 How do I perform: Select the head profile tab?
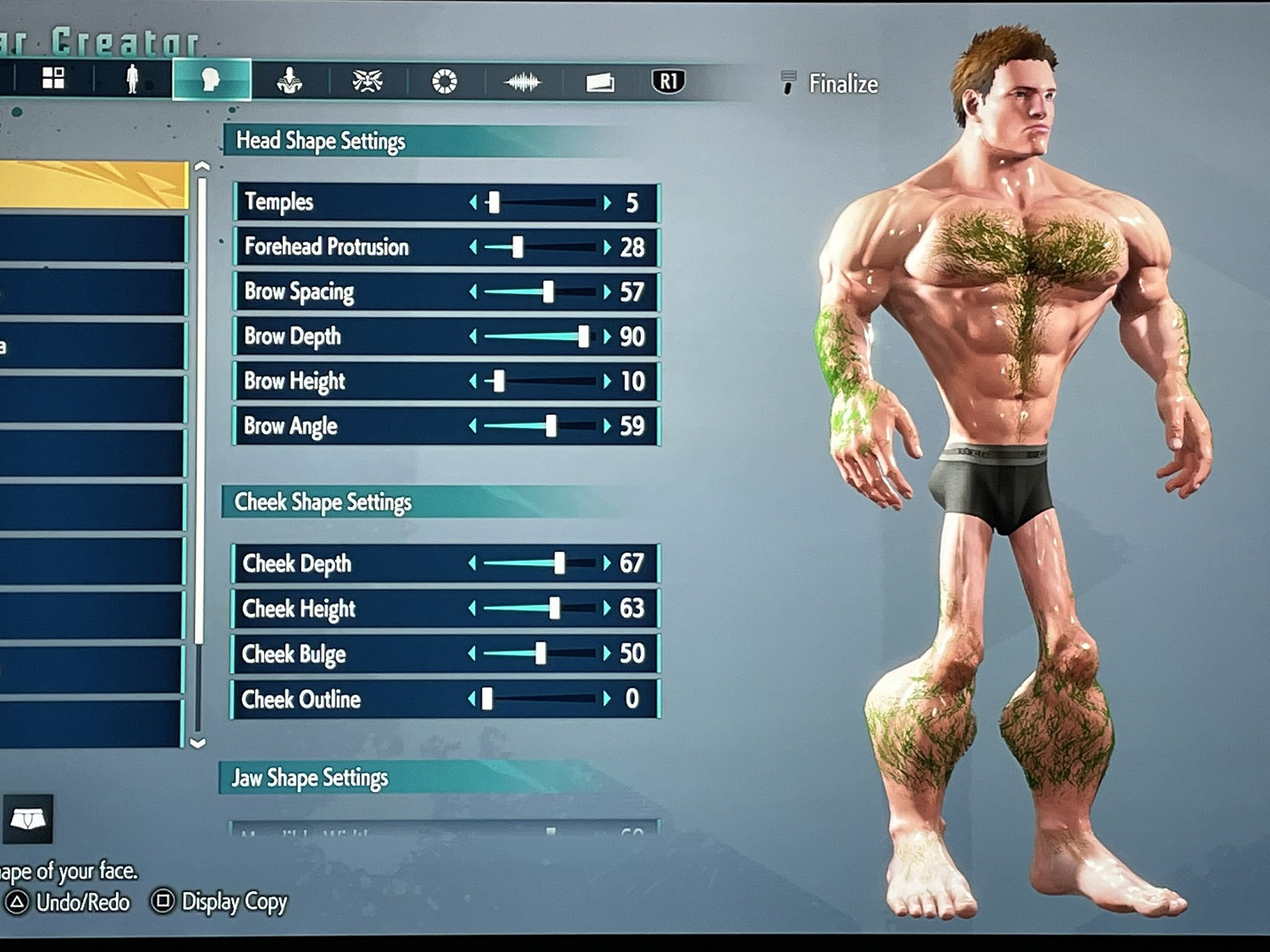[211, 80]
